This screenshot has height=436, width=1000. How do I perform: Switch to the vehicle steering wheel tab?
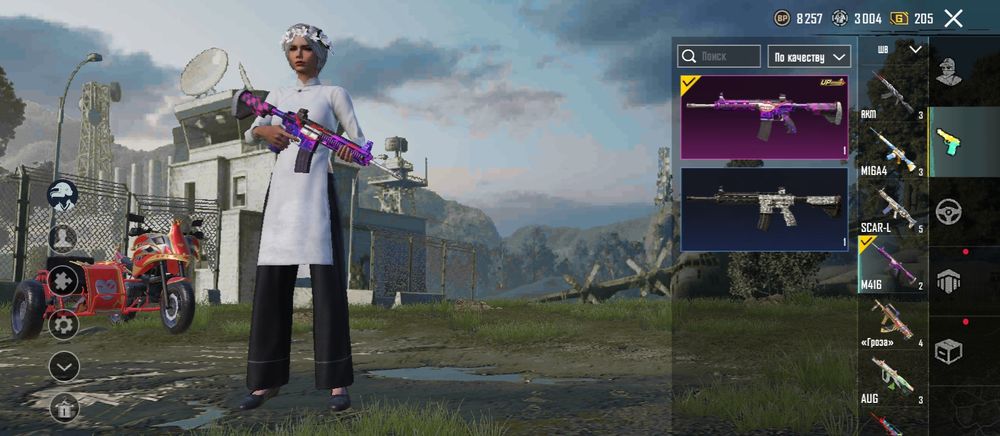(949, 211)
